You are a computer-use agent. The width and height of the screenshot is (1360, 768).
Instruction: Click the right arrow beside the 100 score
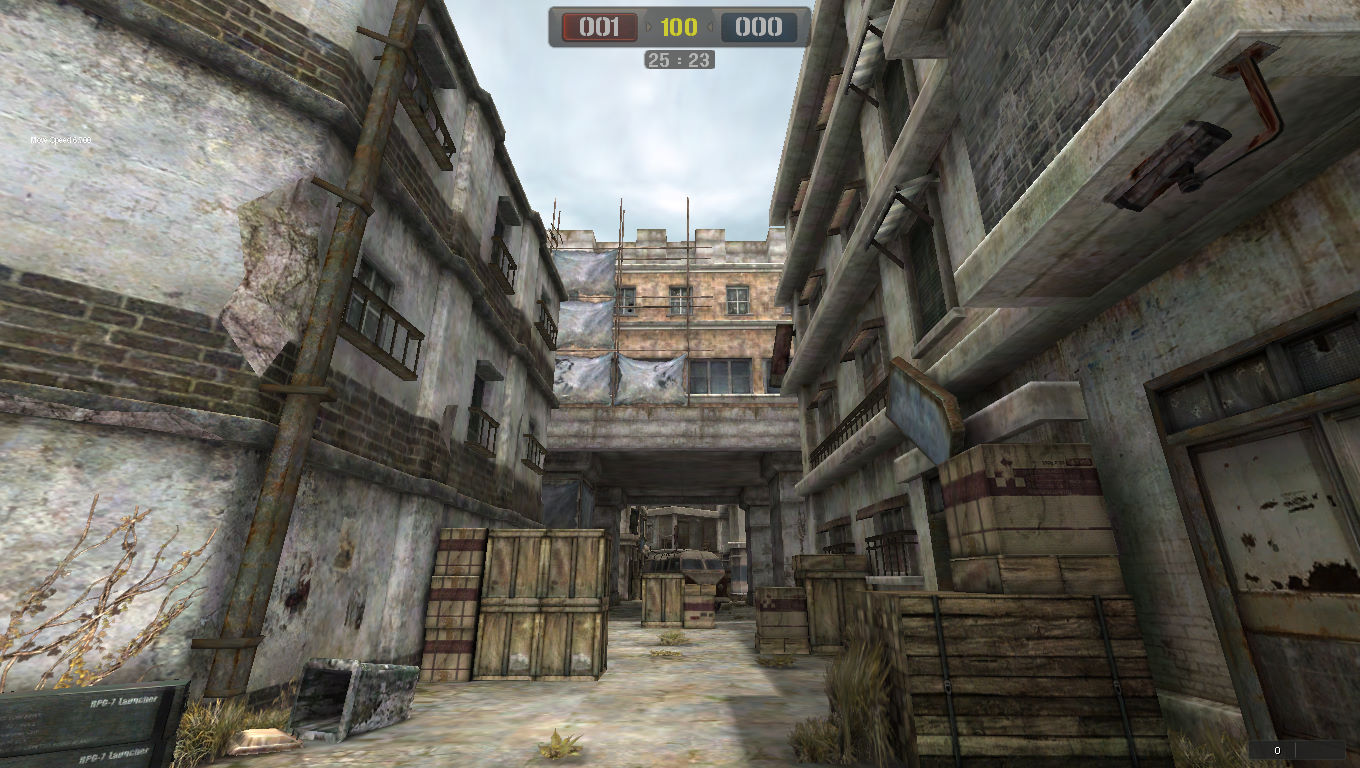coord(710,27)
